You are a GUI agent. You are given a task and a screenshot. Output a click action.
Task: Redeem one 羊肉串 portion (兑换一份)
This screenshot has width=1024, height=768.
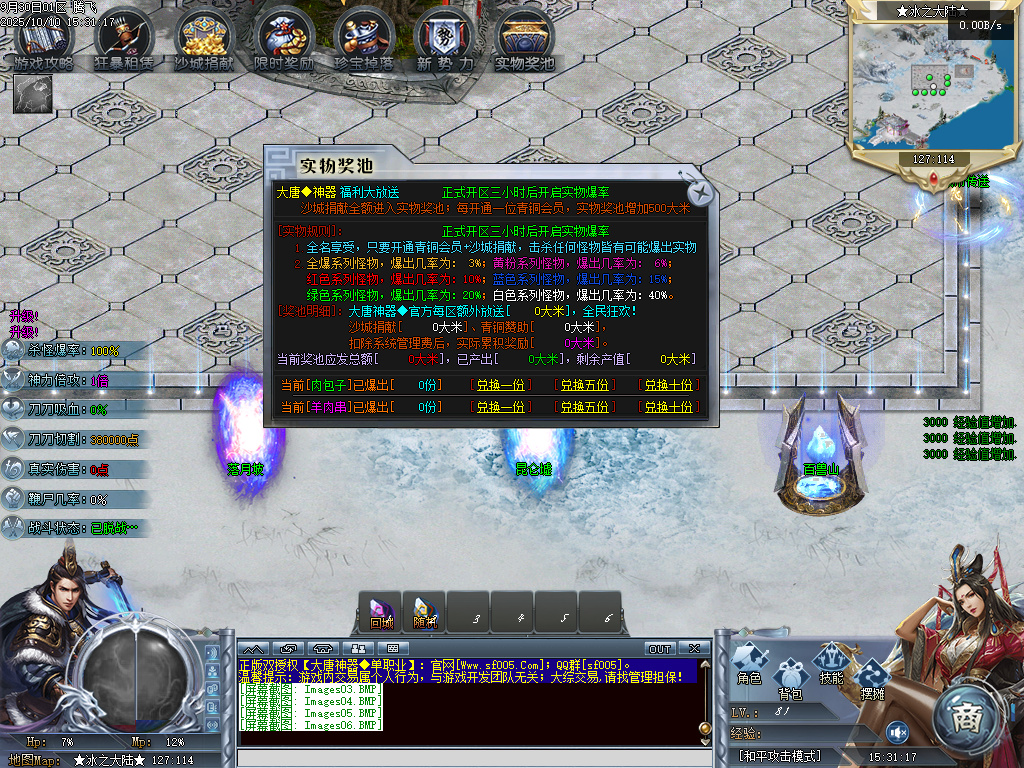tap(498, 407)
